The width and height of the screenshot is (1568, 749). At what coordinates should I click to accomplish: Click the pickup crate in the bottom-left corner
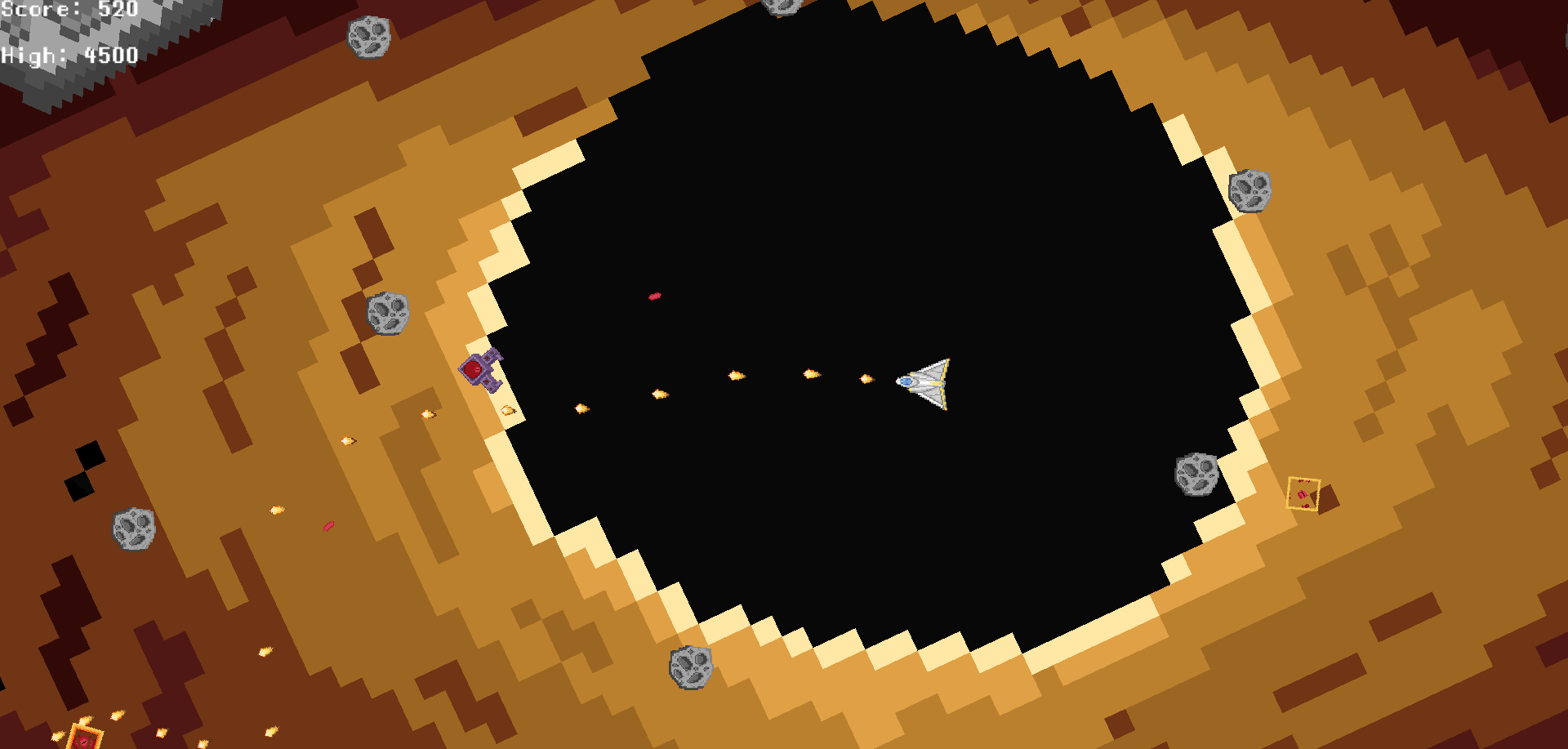(86, 739)
